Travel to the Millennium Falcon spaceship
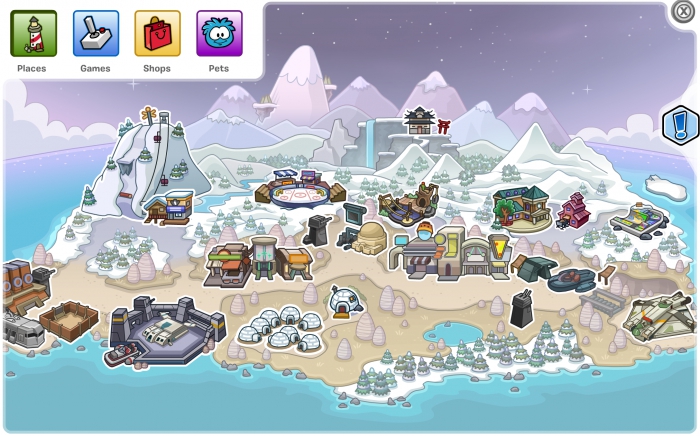 click(660, 317)
